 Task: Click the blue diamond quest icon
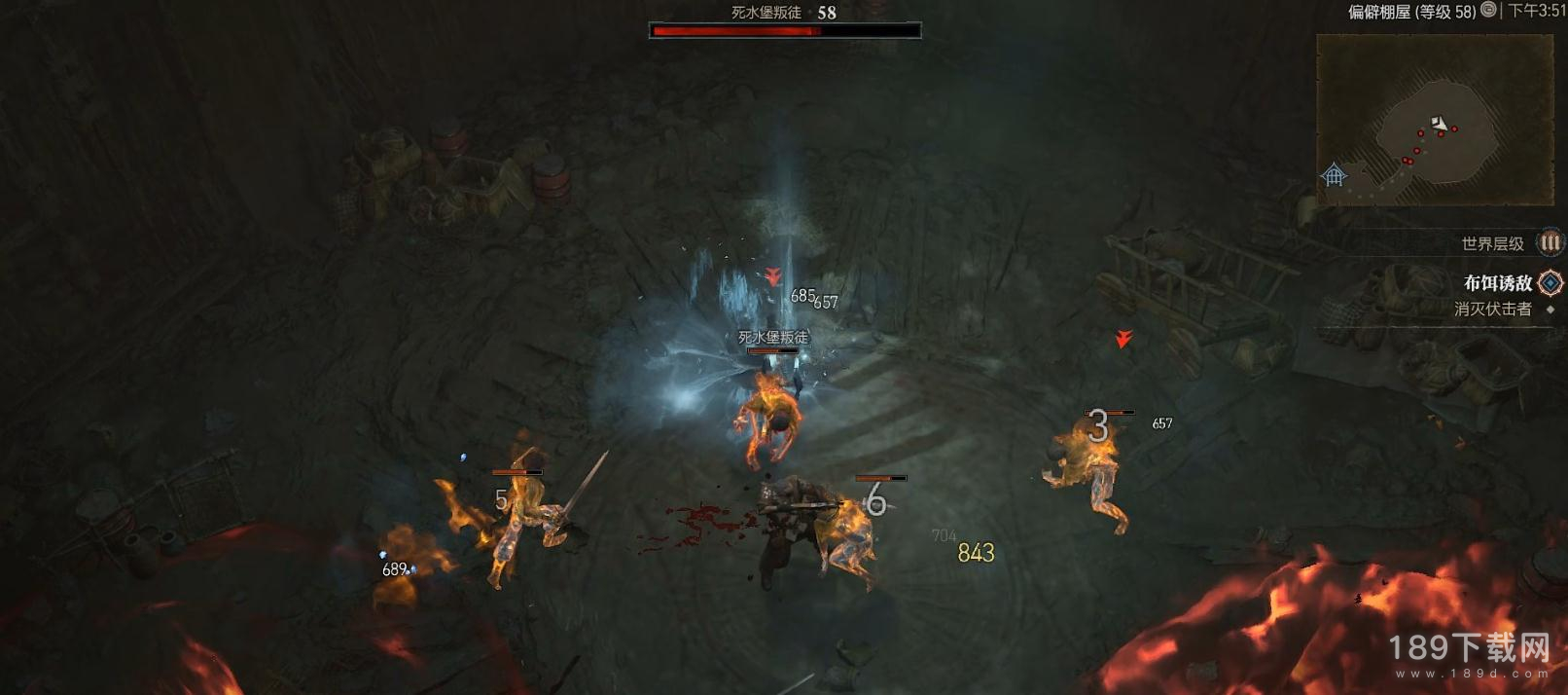pos(1550,283)
